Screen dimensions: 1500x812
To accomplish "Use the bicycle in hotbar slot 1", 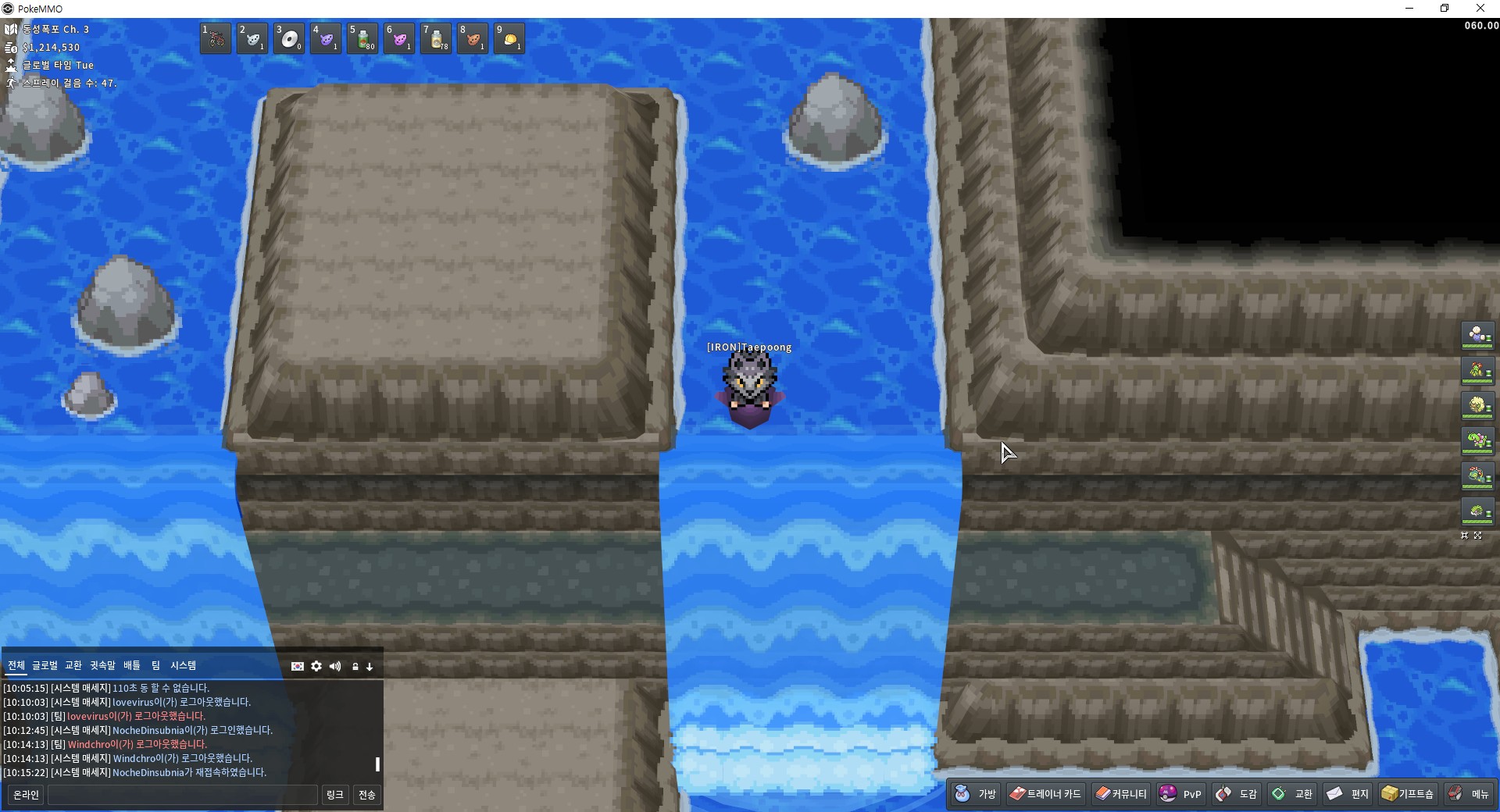I will (216, 38).
